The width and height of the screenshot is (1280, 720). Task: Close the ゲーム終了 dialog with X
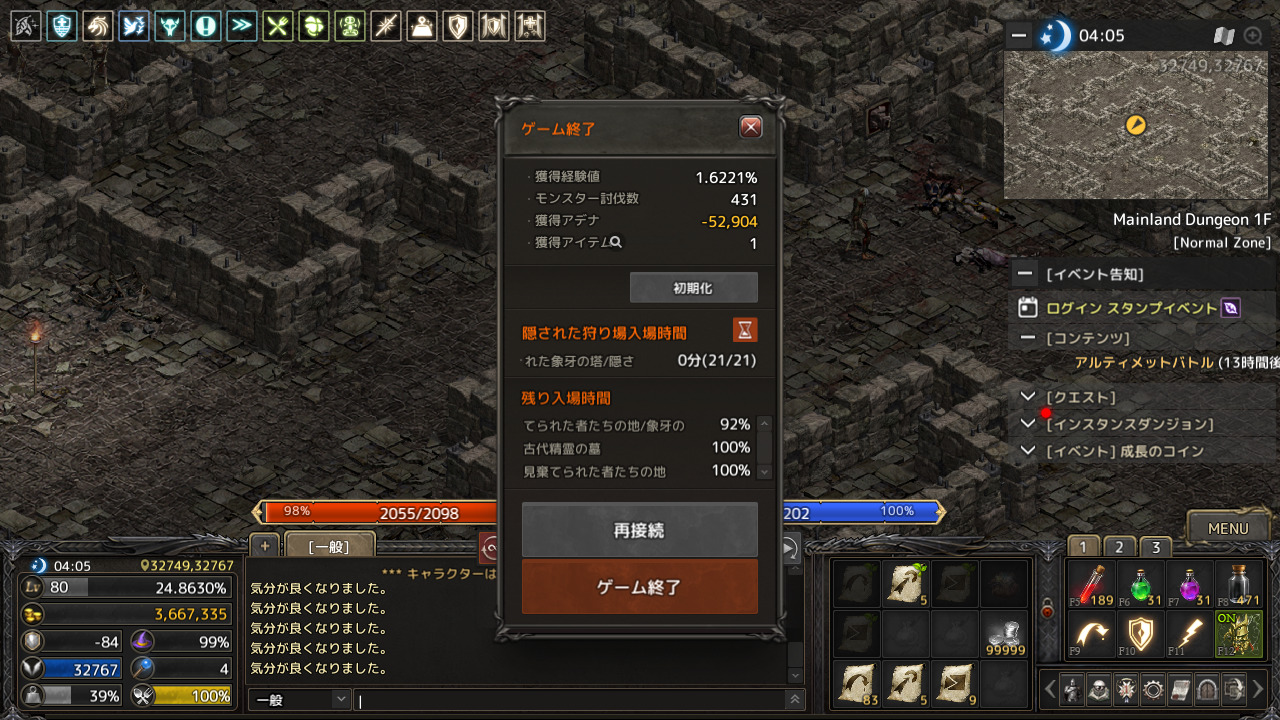[x=751, y=127]
